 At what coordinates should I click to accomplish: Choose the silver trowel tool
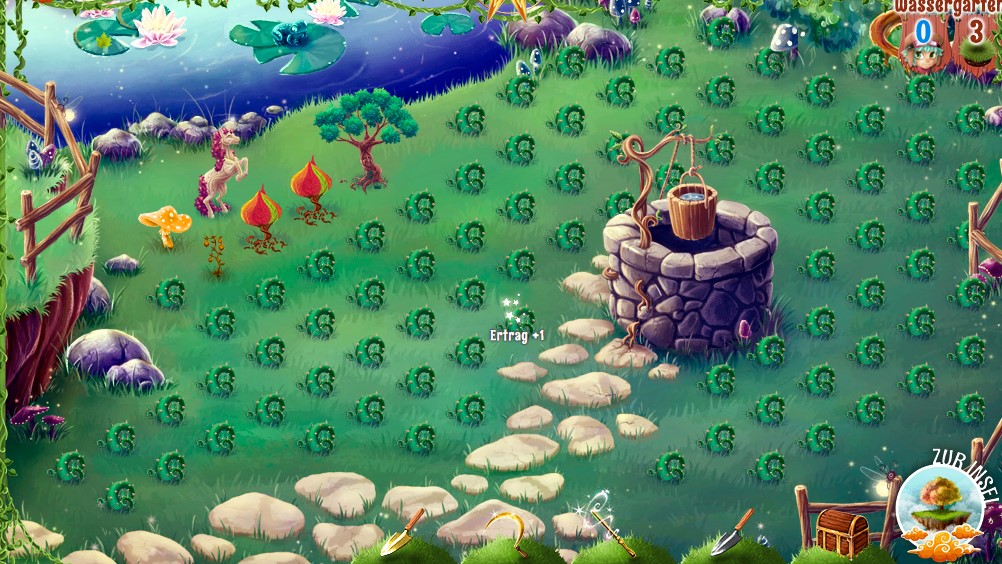coord(731,531)
